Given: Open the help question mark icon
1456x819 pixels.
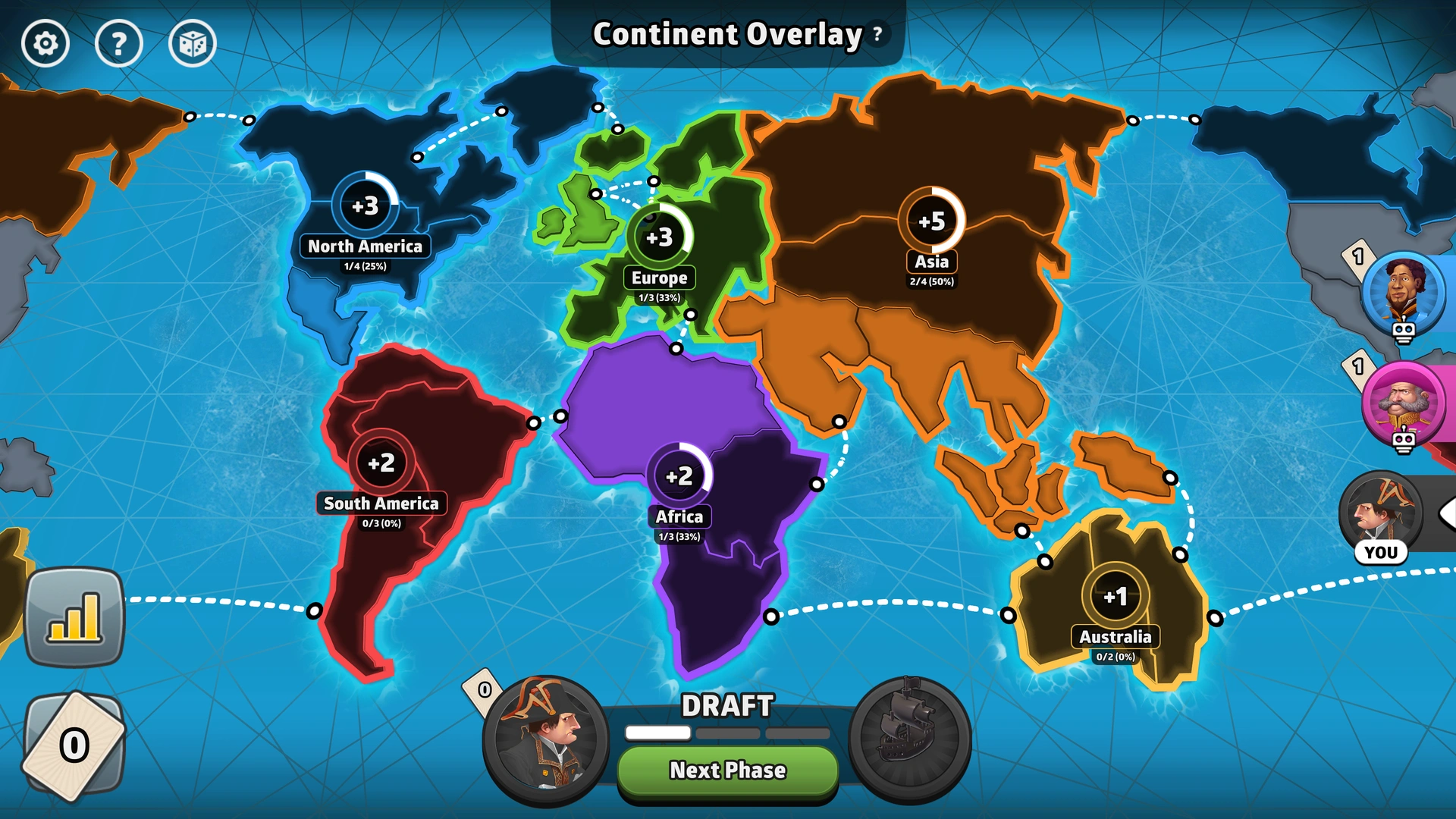Looking at the screenshot, I should pyautogui.click(x=119, y=43).
